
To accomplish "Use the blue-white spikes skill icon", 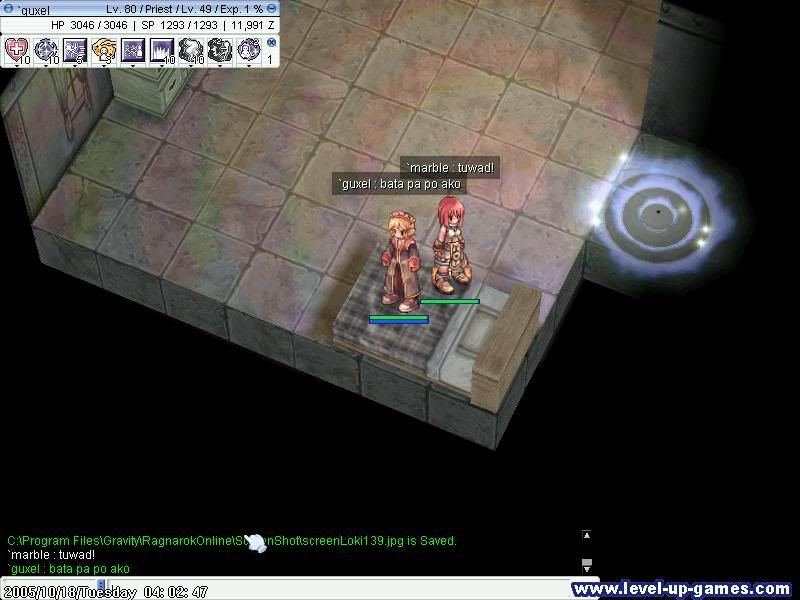I will click(162, 48).
